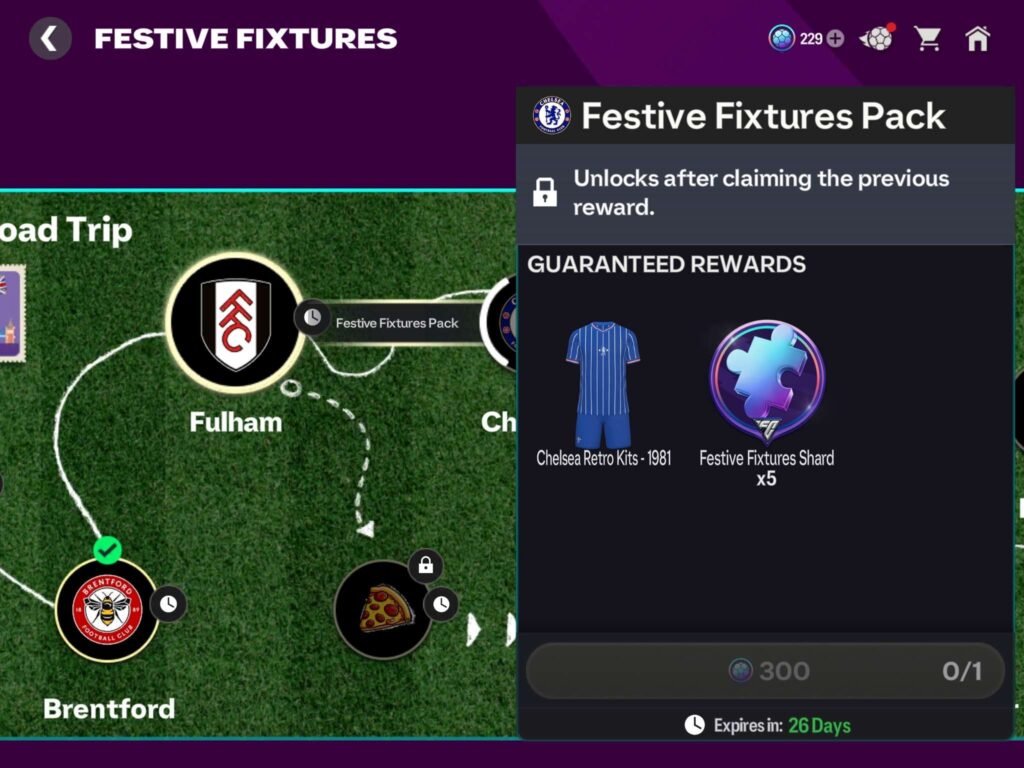Go back using the arrow button
Screen dimensions: 1024x768
pyautogui.click(x=49, y=39)
